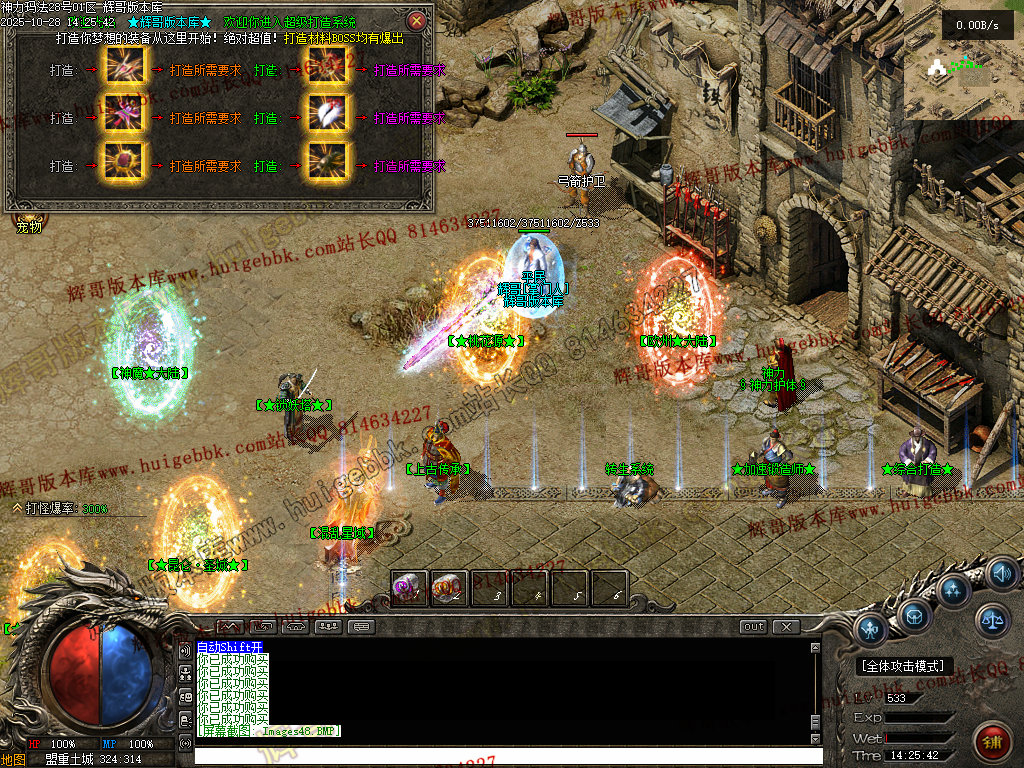Choose the red gem ring forging icon
The image size is (1024, 768).
pos(123,165)
